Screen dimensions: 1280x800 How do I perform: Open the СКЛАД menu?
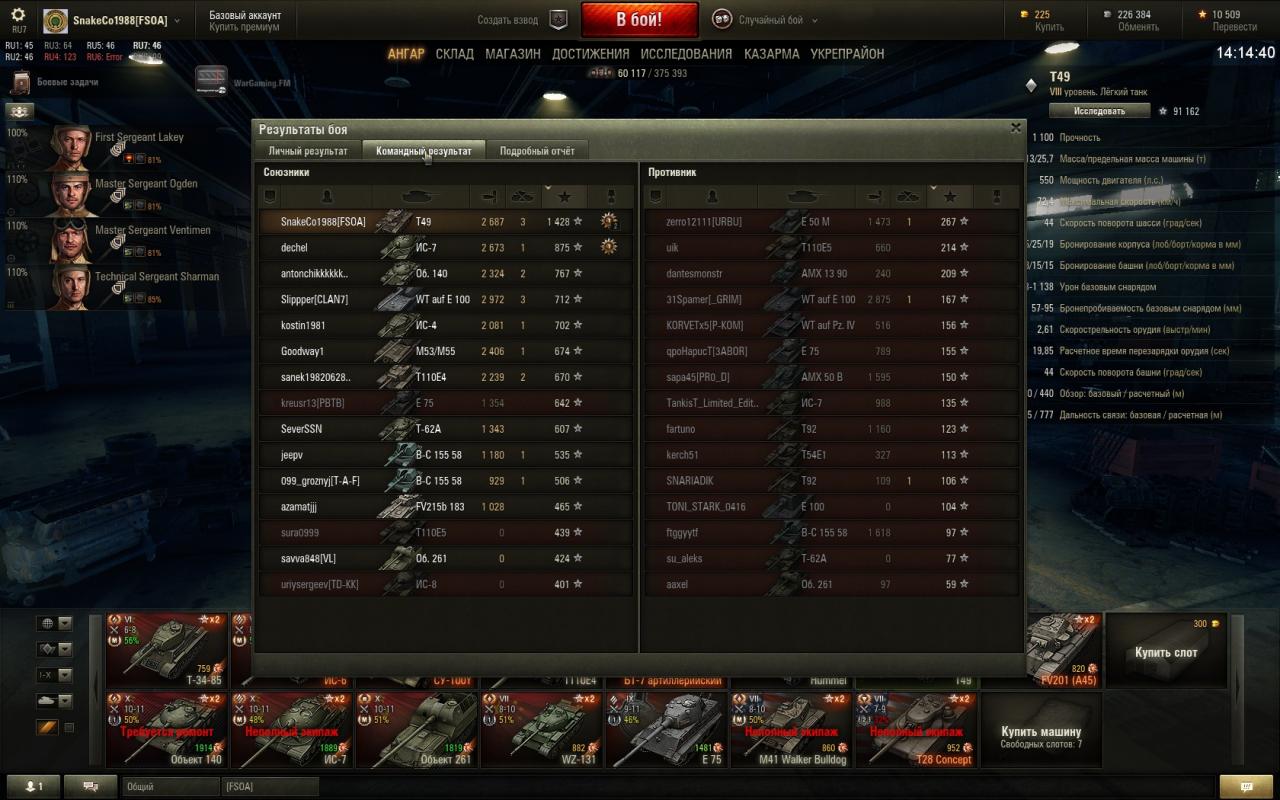pos(454,54)
